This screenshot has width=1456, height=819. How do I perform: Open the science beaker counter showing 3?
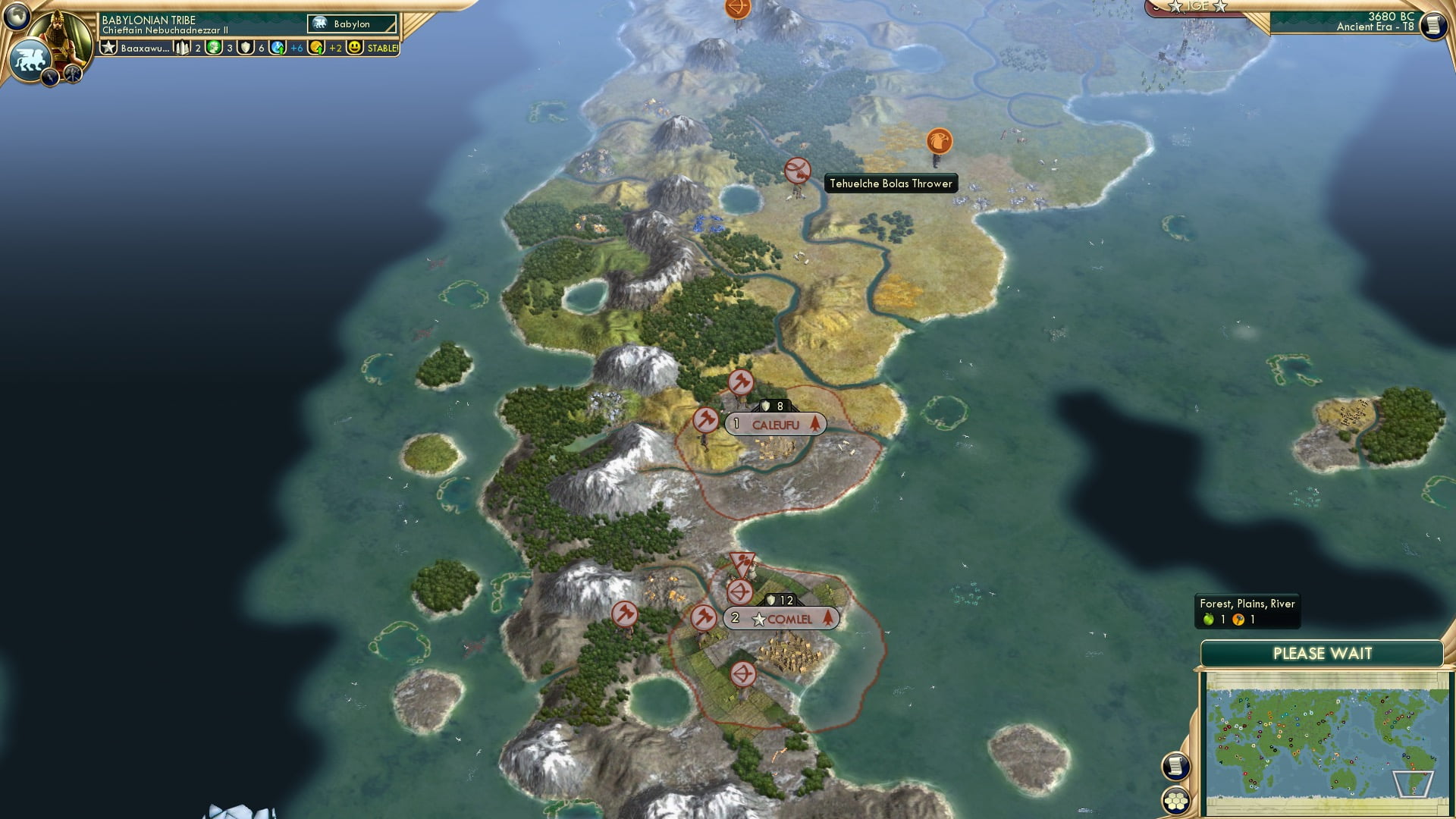(x=212, y=48)
